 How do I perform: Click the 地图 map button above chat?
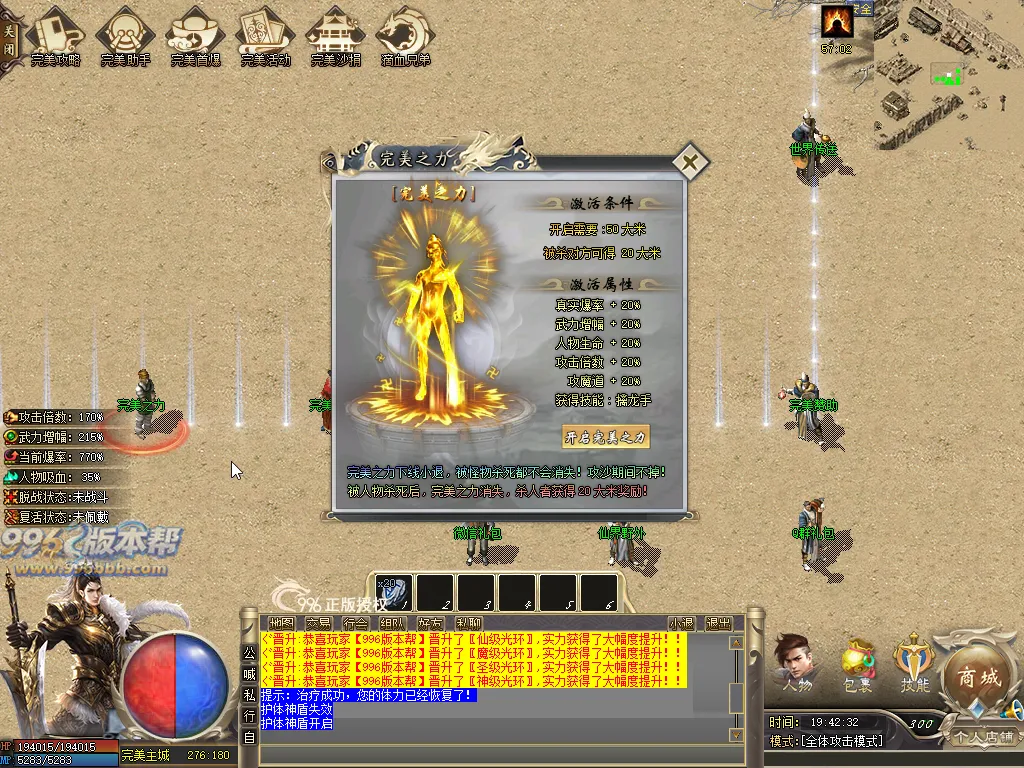(x=281, y=623)
